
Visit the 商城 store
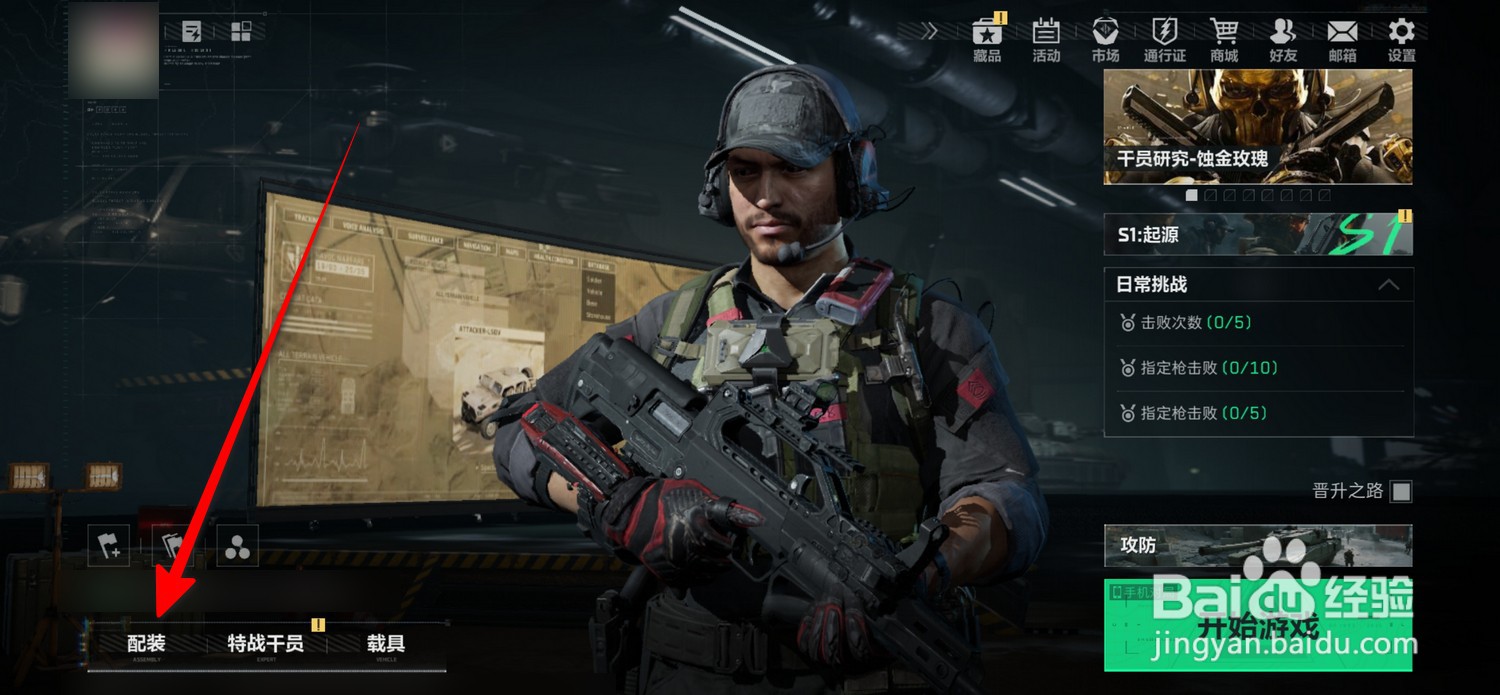click(1224, 40)
